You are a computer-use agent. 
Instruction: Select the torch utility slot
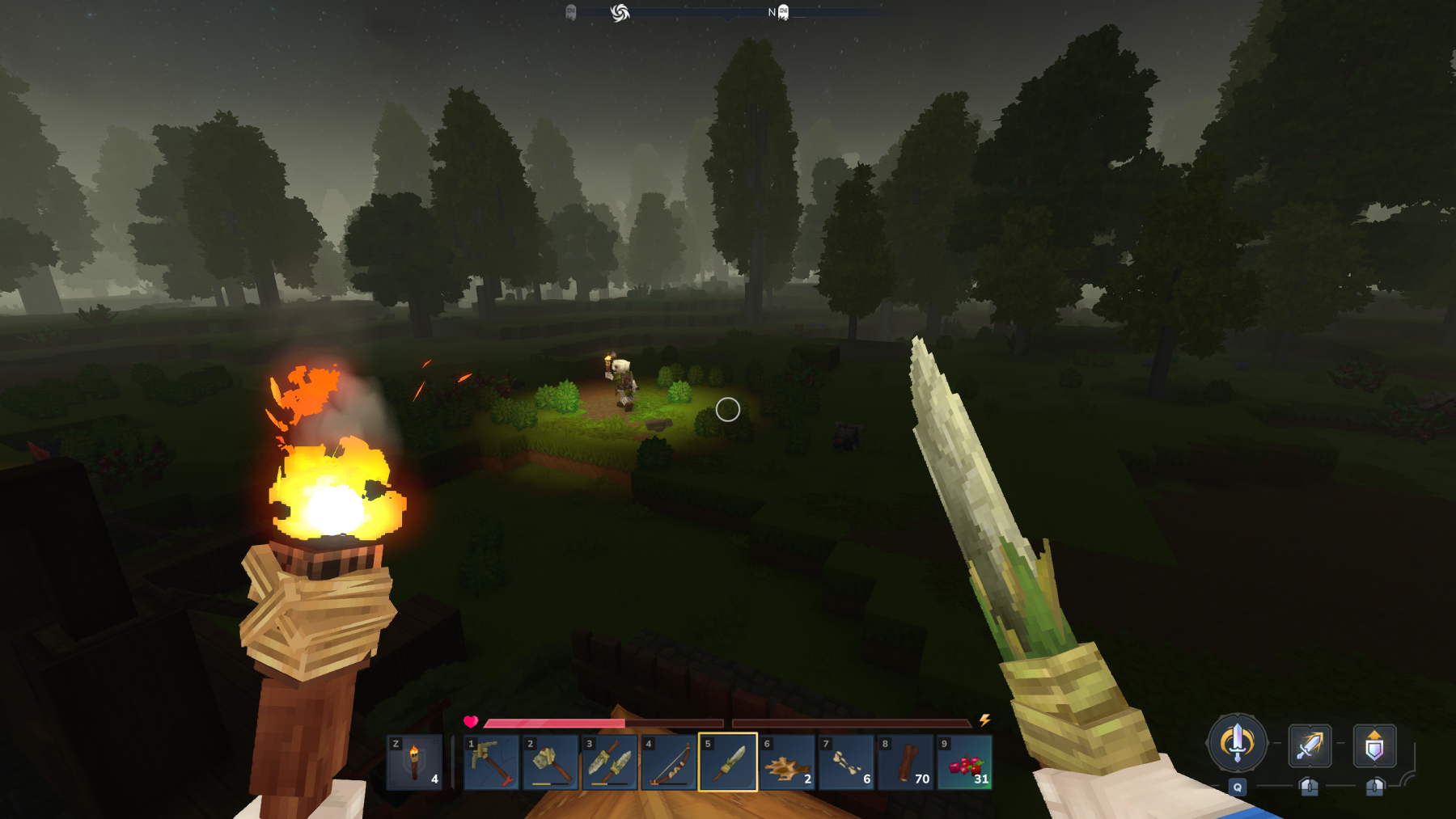[x=414, y=762]
